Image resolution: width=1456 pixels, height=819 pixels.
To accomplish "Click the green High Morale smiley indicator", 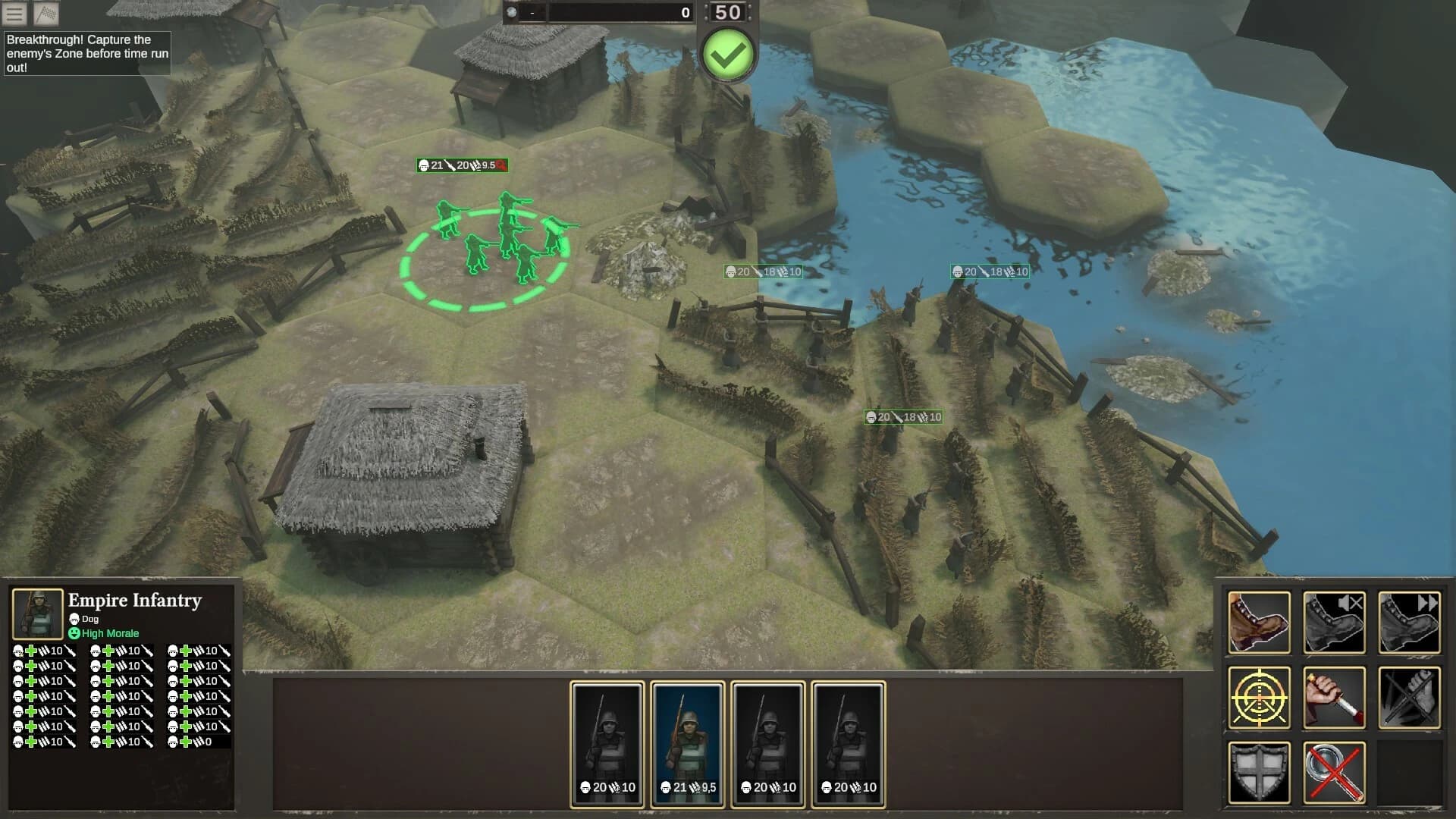I will click(74, 633).
